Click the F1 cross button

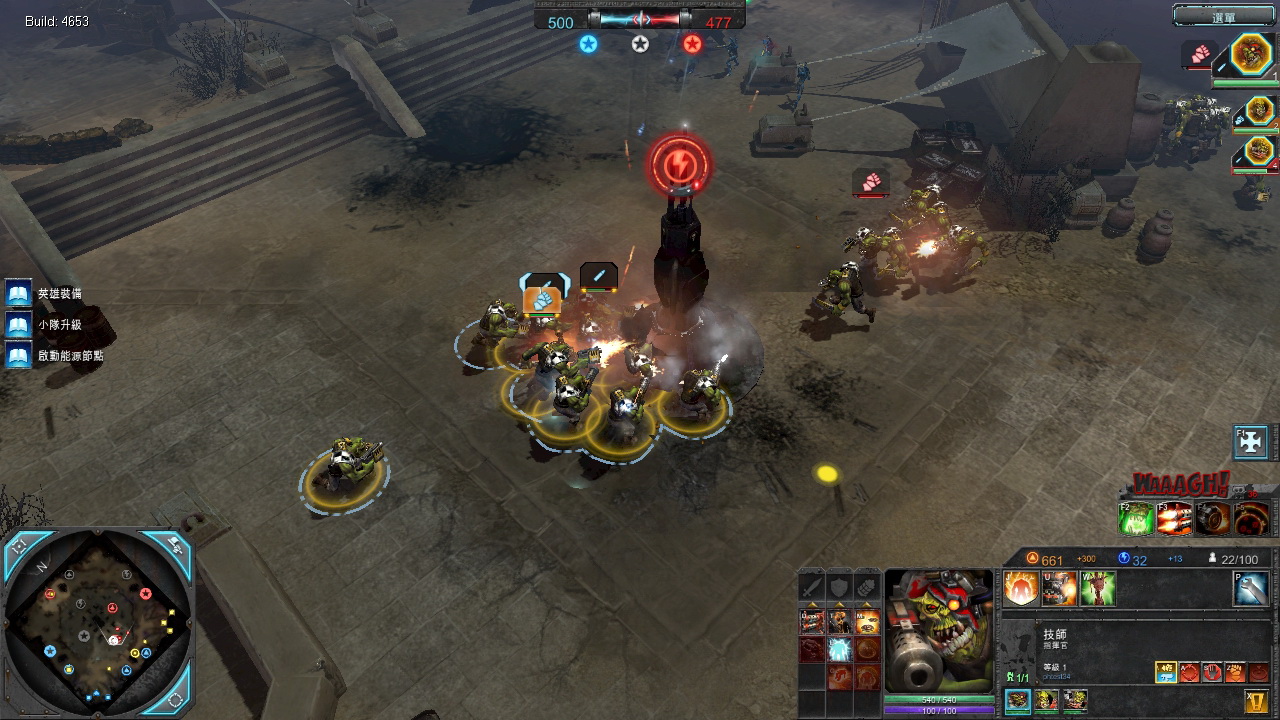click(x=1251, y=441)
